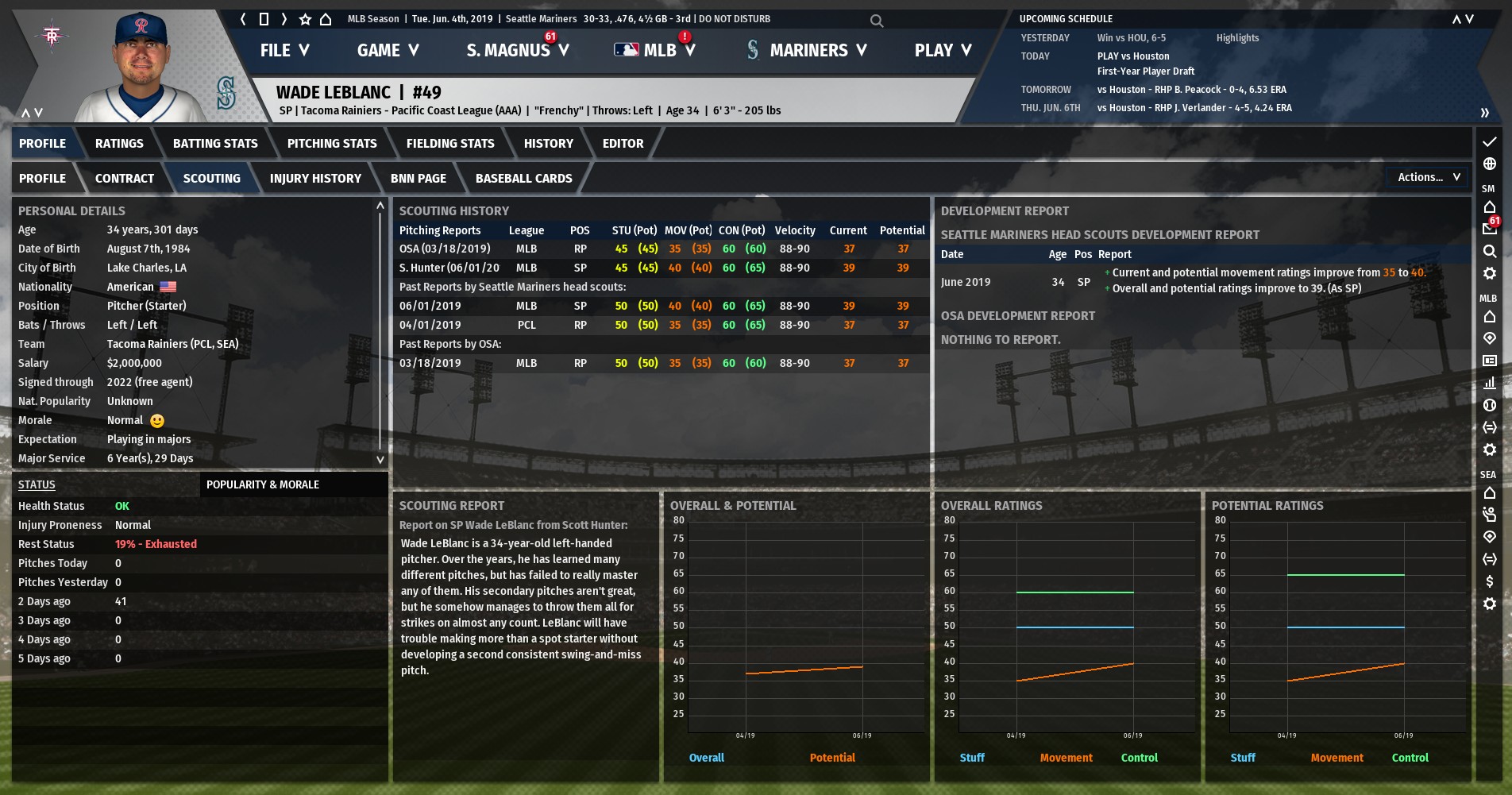
Task: Go to the FIELDING STATS tab
Action: coord(450,144)
